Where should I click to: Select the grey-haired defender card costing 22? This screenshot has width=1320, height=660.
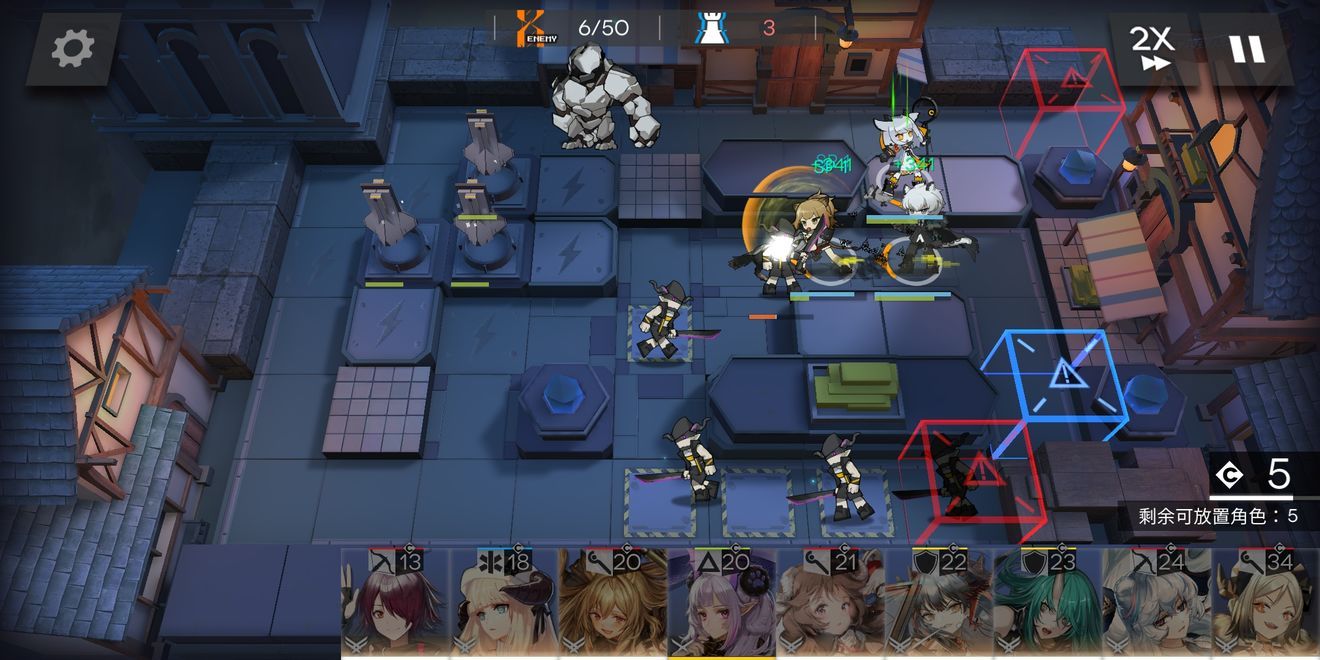coord(939,602)
